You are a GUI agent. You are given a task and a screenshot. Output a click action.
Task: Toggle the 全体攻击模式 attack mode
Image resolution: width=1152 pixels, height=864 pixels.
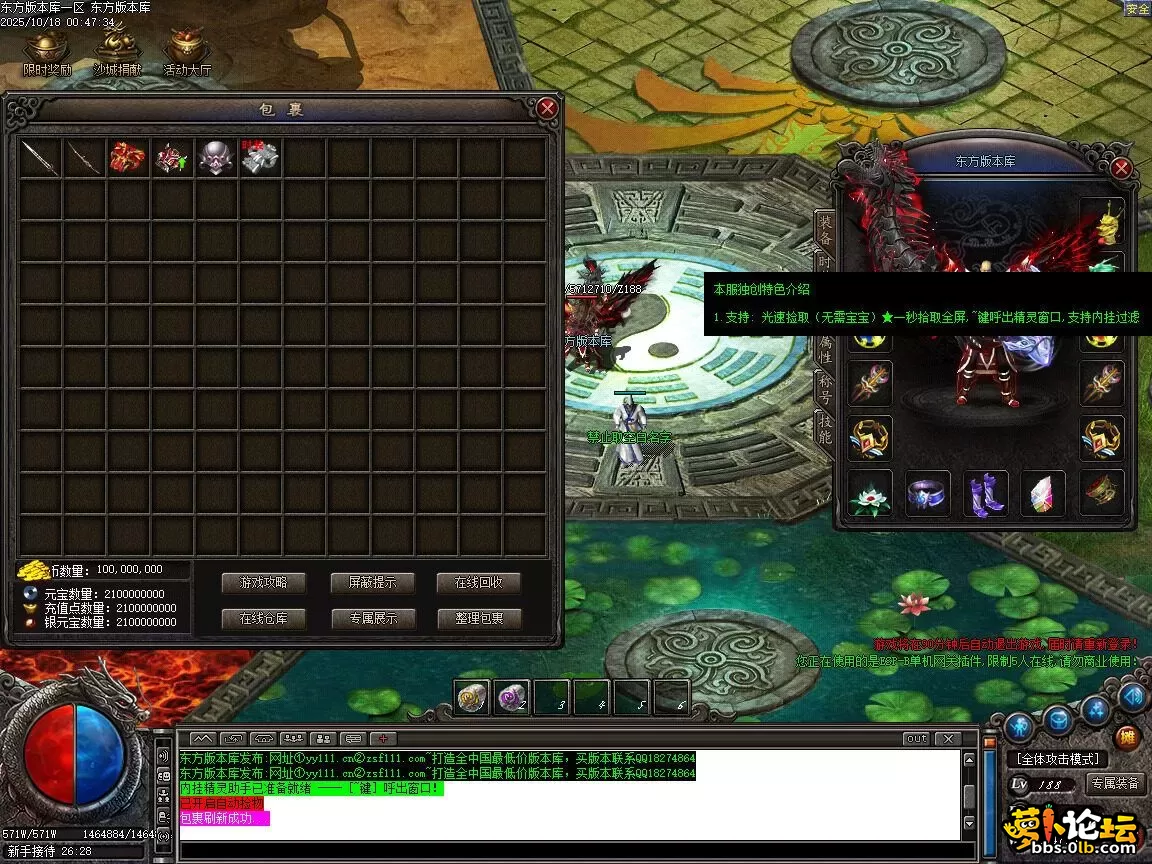[x=1058, y=759]
